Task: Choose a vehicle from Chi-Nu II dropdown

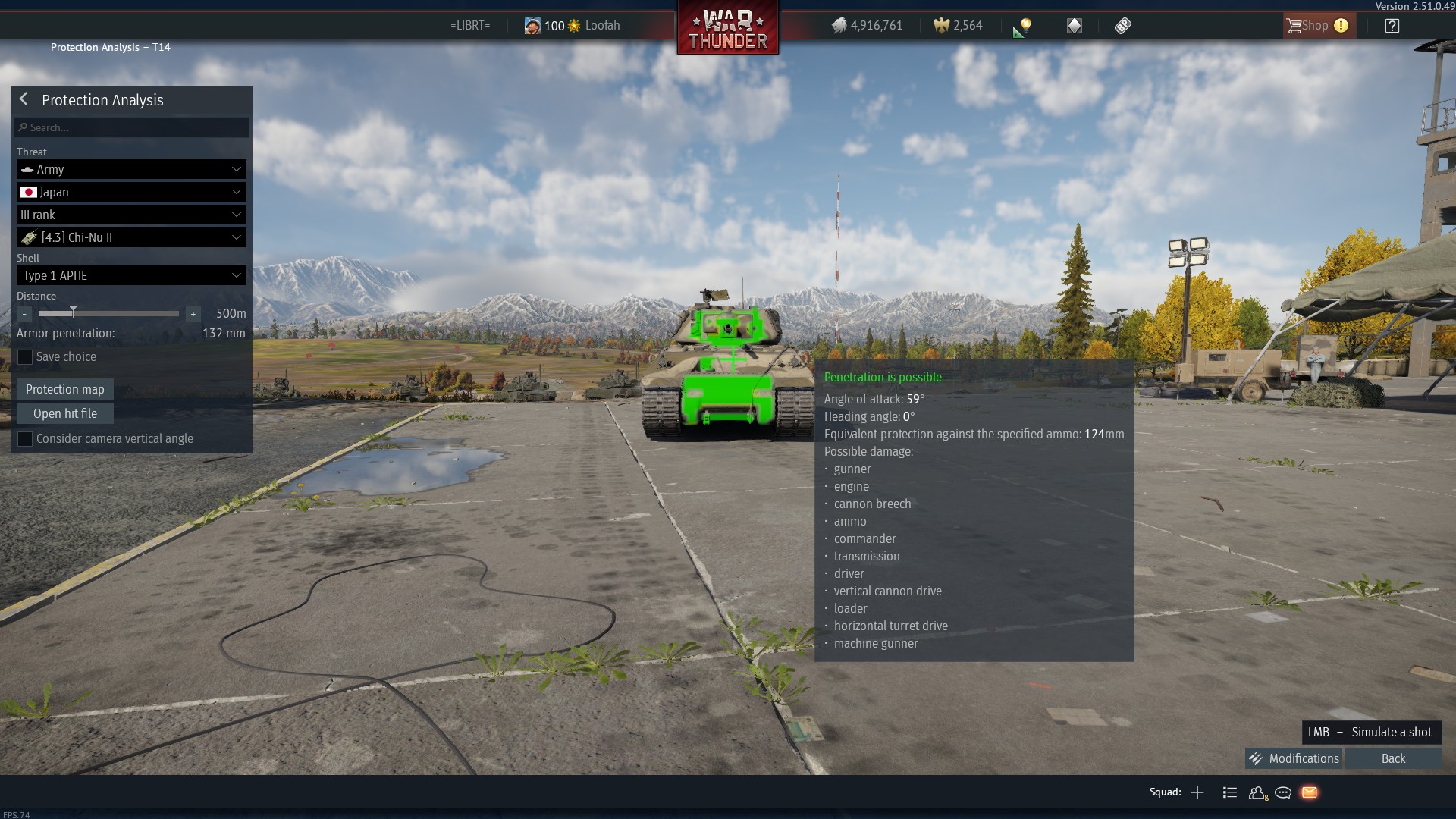Action: coord(132,237)
